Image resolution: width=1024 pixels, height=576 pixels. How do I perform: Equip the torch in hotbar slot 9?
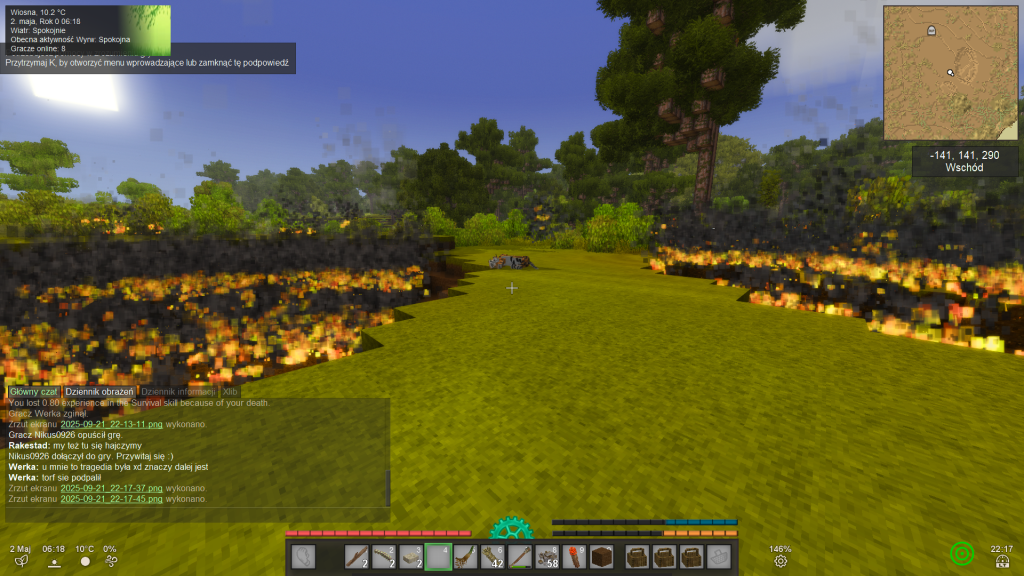tap(573, 557)
